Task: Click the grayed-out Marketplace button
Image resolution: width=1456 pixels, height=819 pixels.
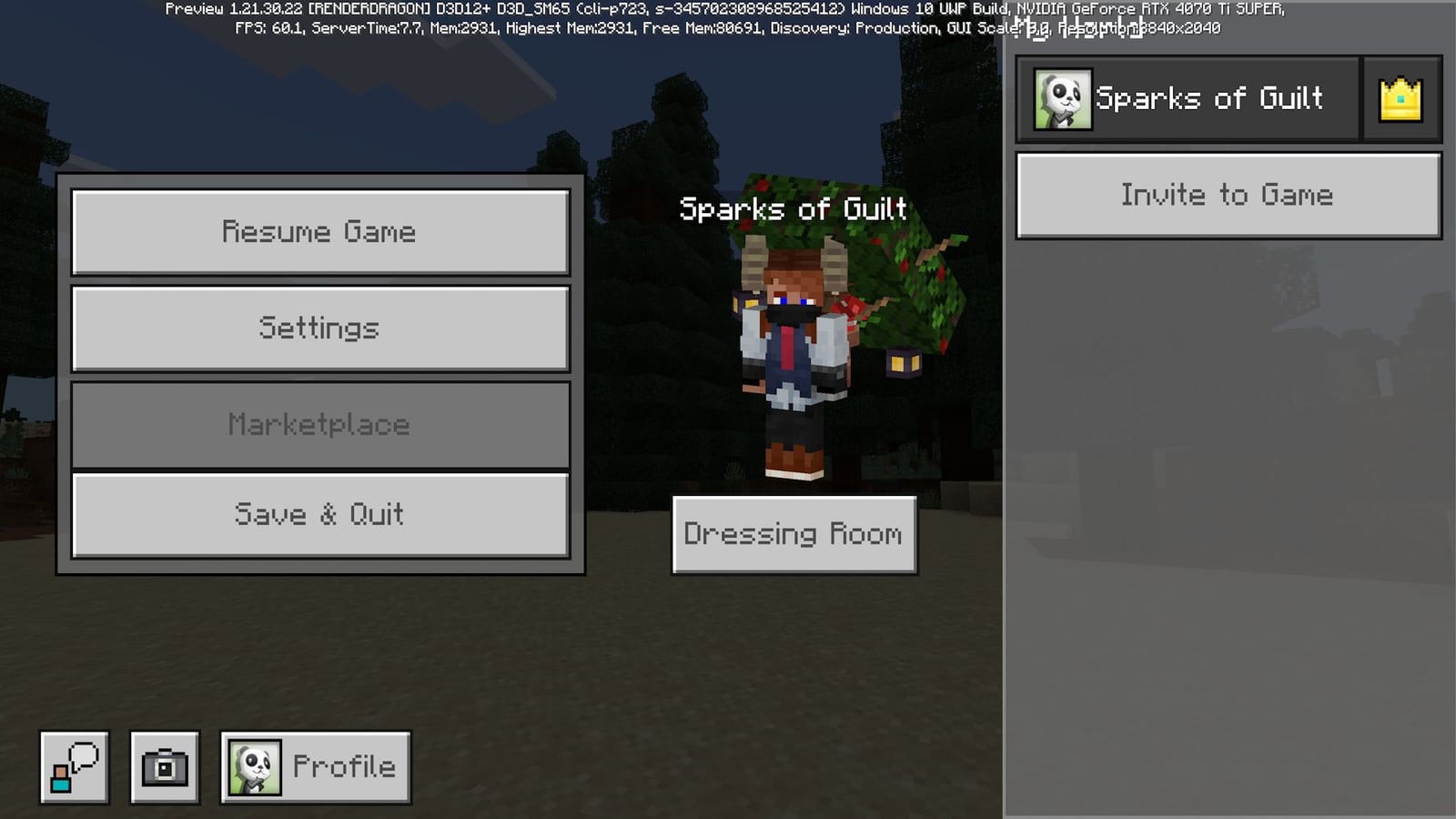Action: tap(319, 423)
